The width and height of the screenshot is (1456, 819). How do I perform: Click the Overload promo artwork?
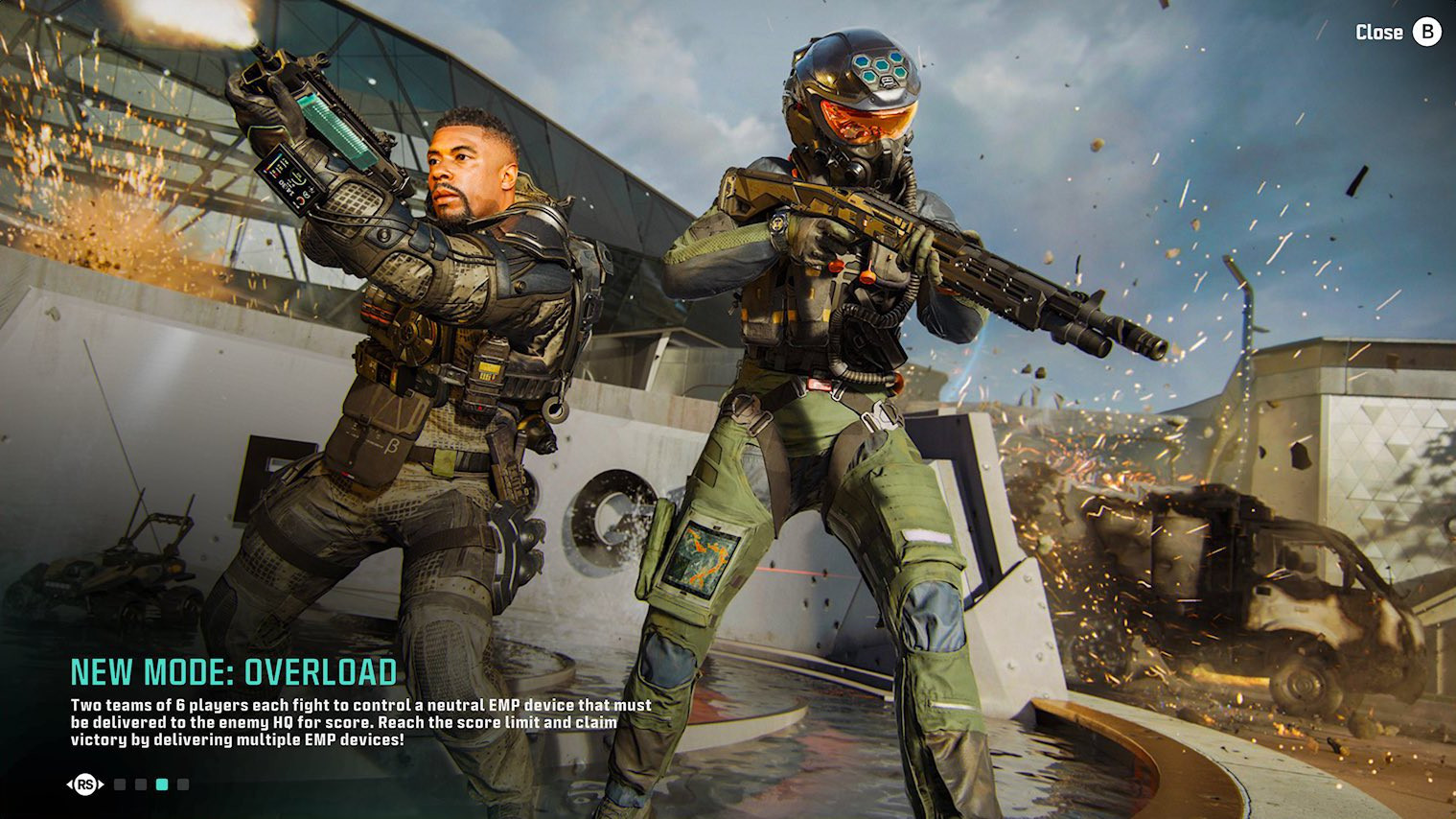tap(728, 384)
